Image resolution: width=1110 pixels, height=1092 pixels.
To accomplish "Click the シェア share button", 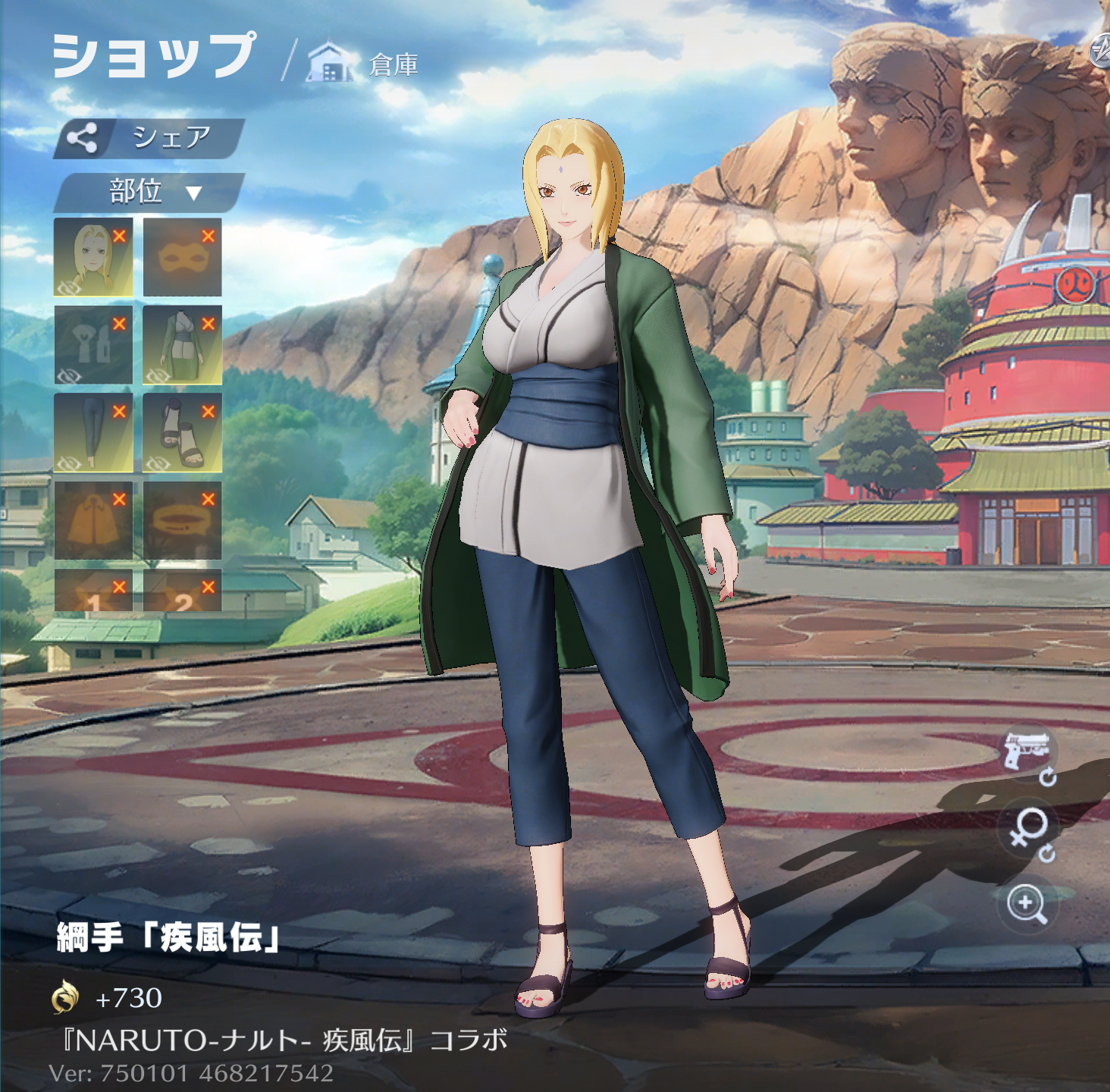I will (x=149, y=138).
